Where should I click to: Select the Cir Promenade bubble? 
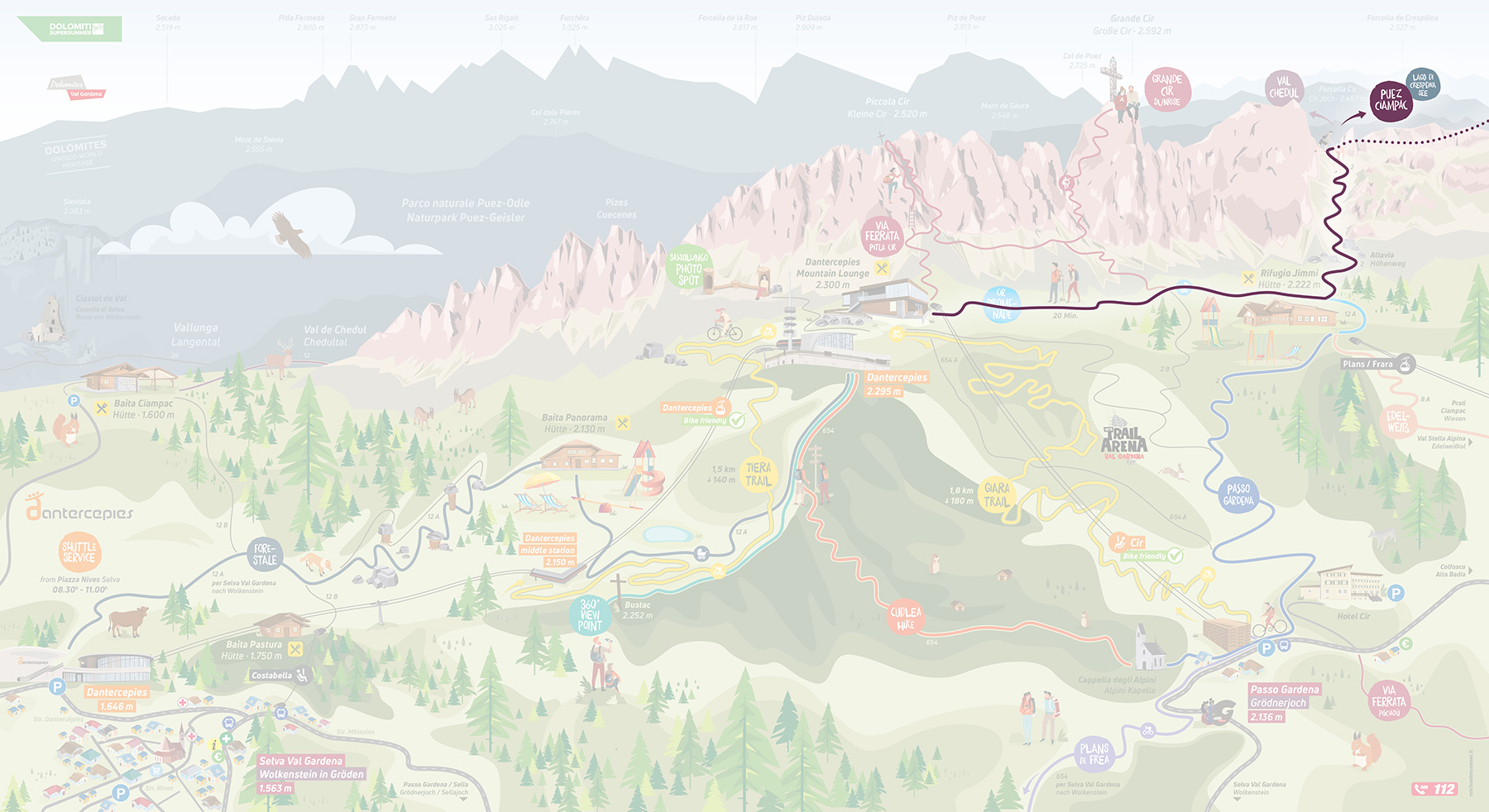[x=1002, y=304]
